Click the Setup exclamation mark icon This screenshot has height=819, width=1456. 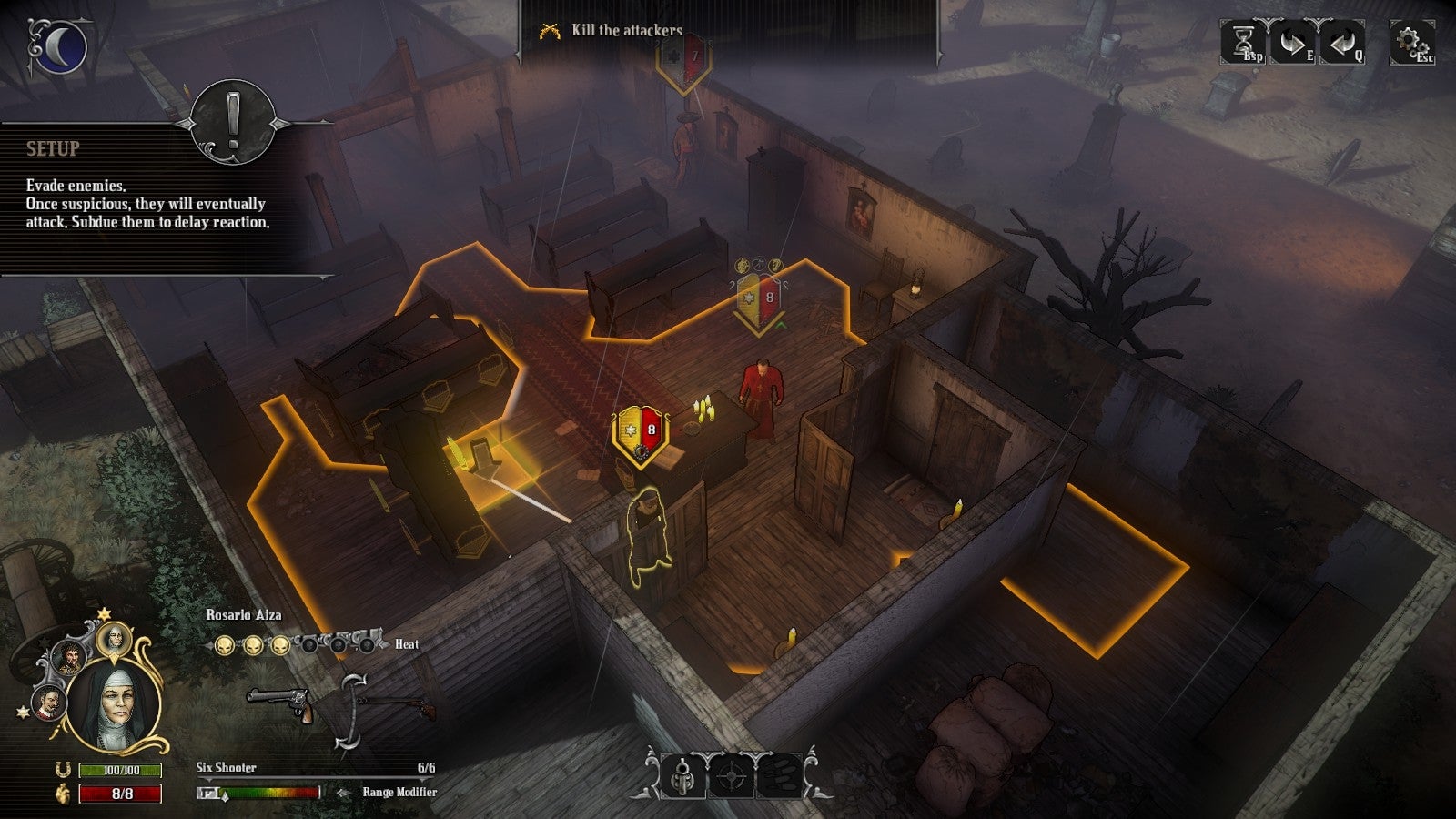click(233, 121)
